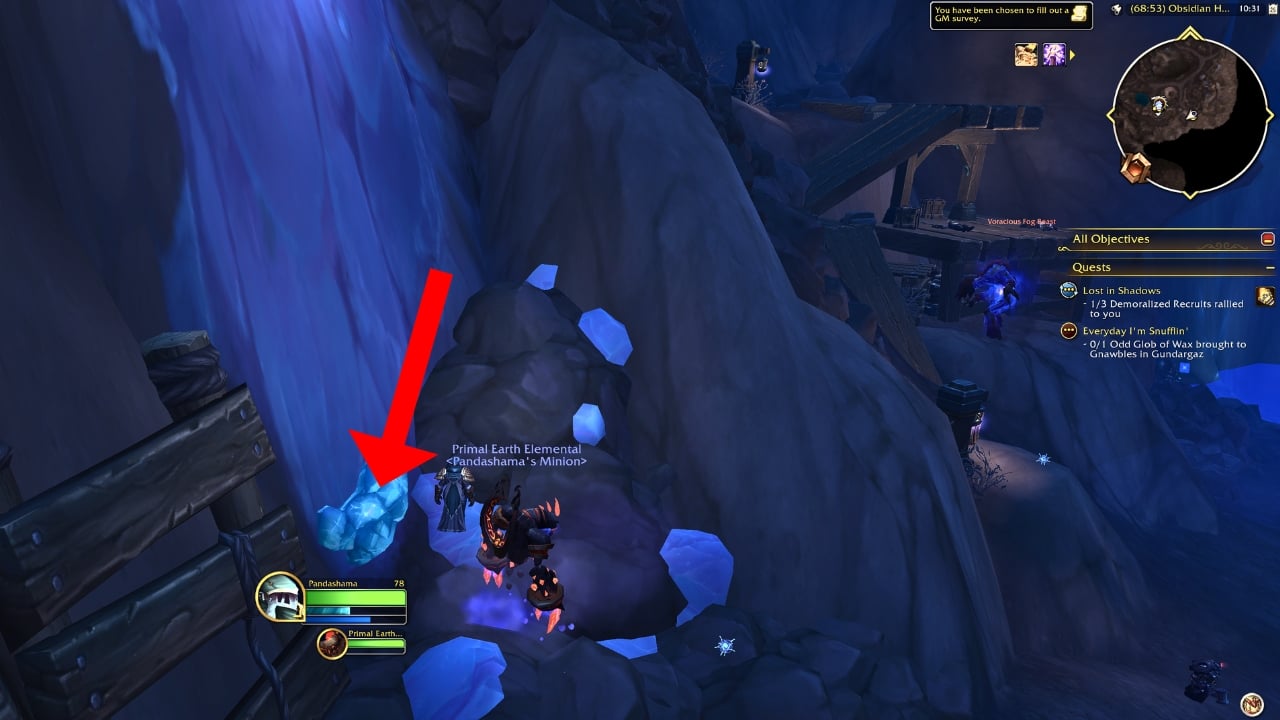Collapse the Quests section
This screenshot has width=1280, height=720.
(x=1269, y=267)
